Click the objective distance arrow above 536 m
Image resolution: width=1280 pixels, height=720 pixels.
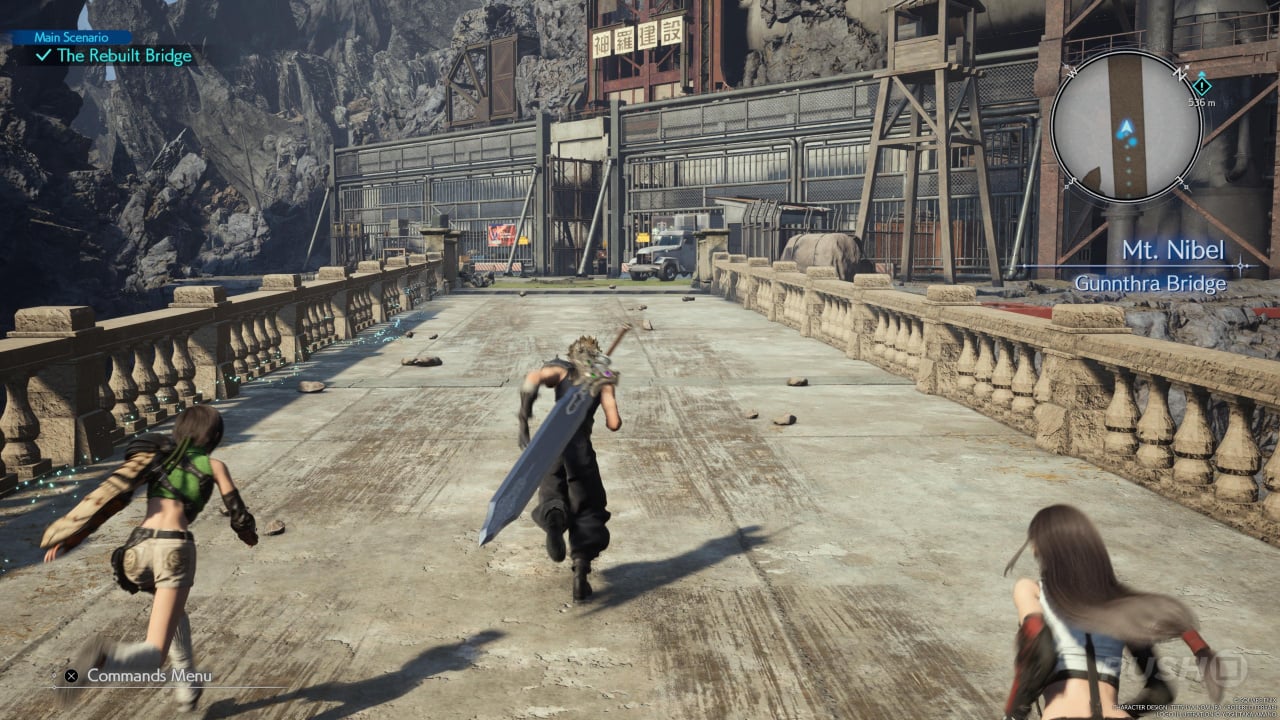tap(1202, 72)
